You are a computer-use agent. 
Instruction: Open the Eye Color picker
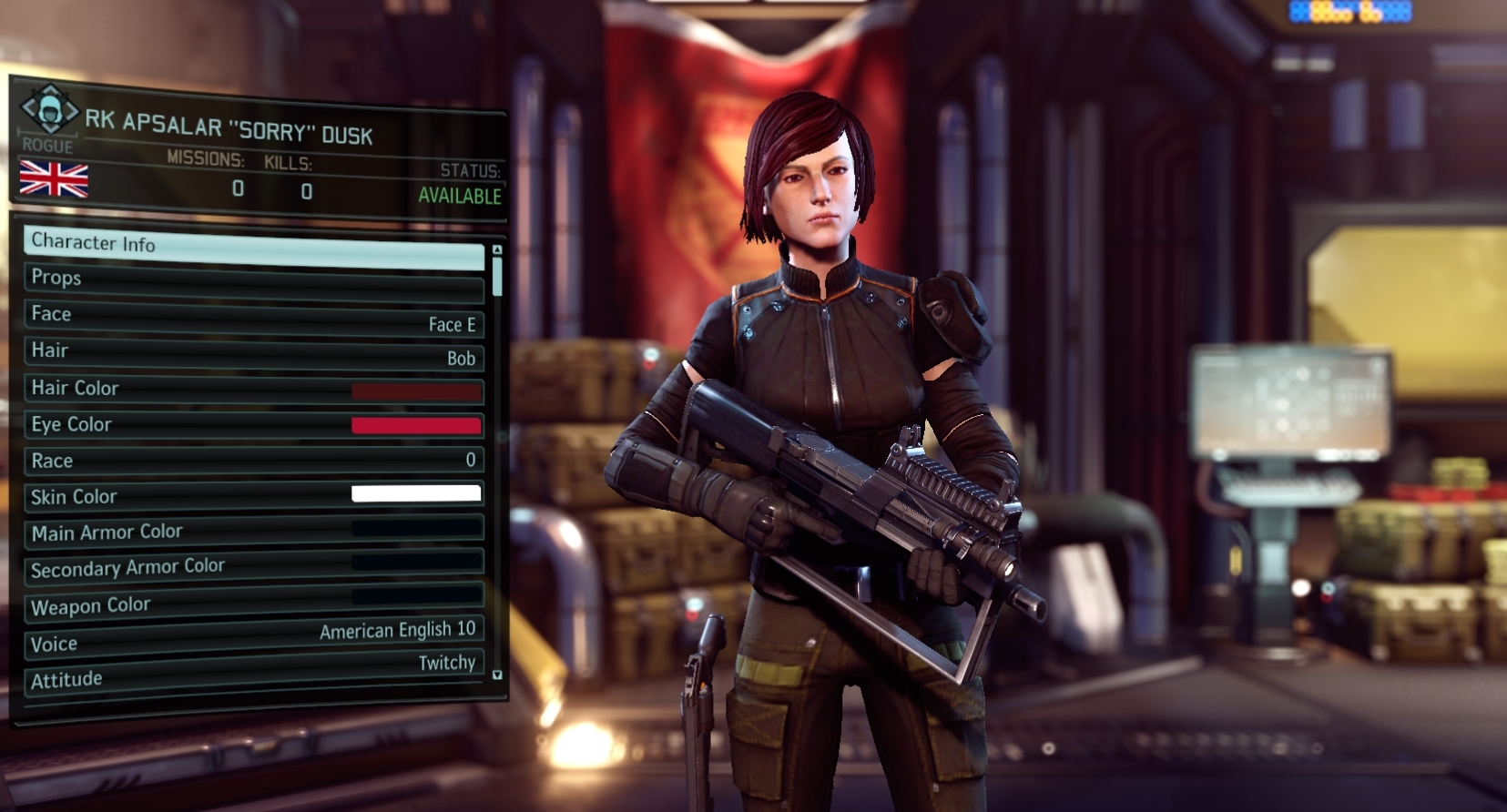[418, 424]
